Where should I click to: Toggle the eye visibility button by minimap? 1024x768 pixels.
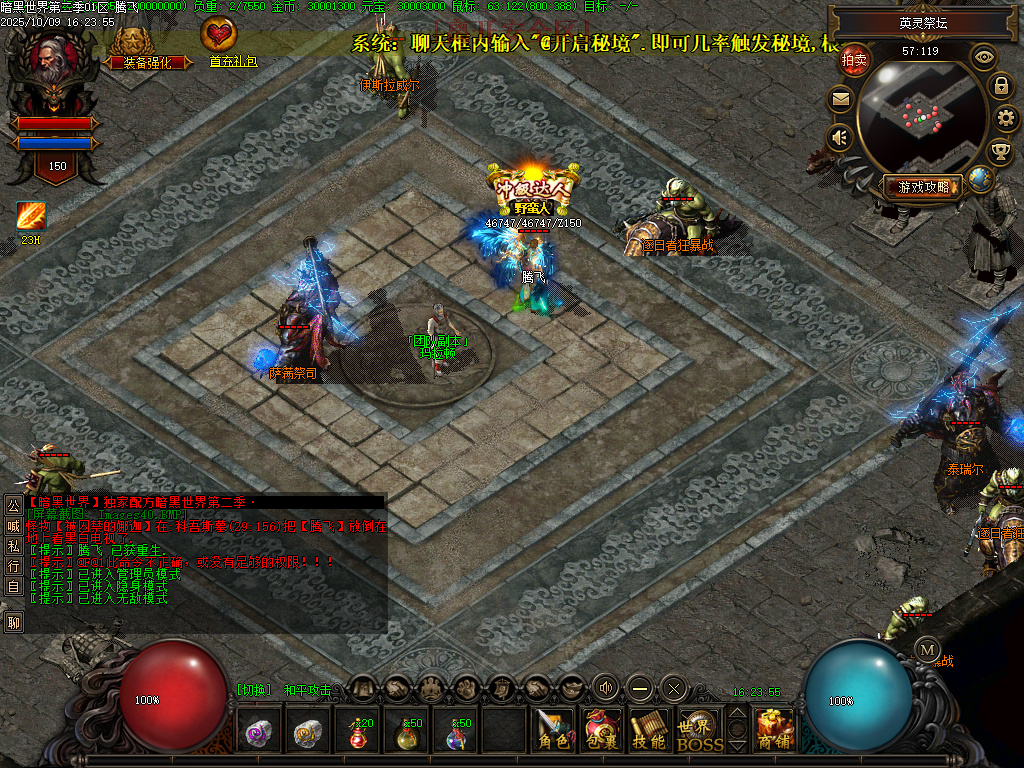pyautogui.click(x=984, y=57)
